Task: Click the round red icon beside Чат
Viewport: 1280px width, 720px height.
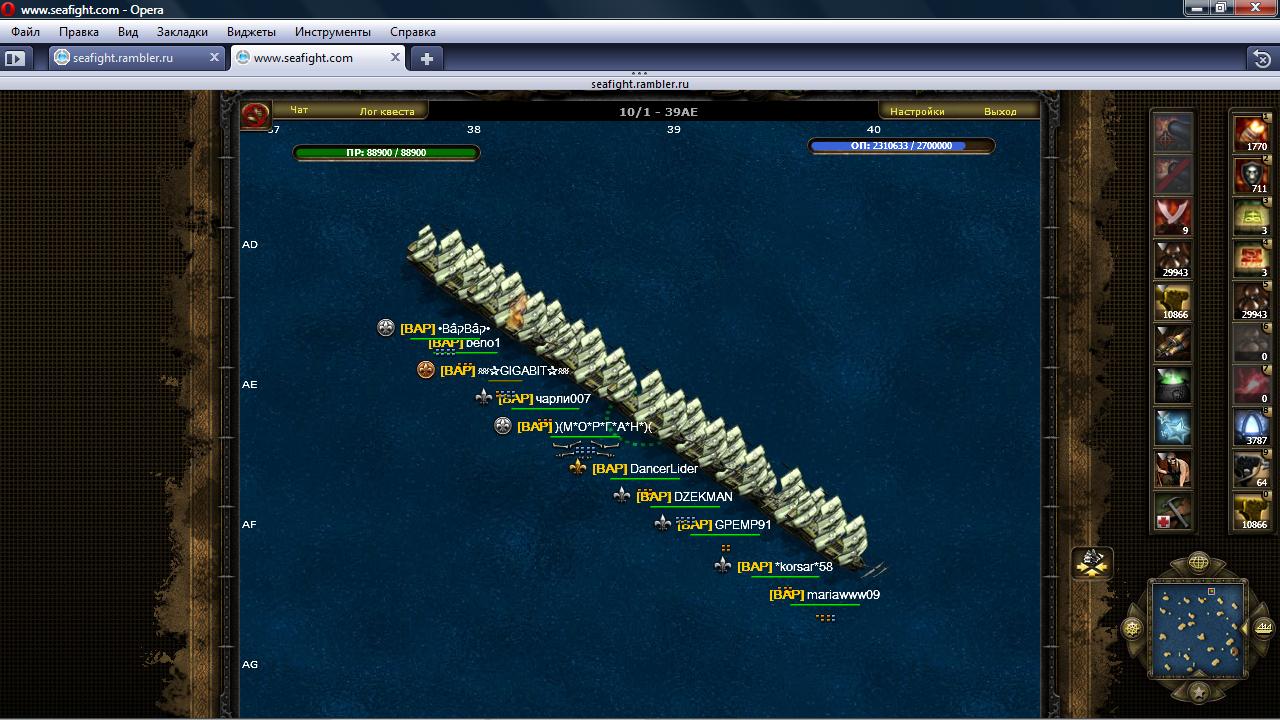Action: (256, 115)
